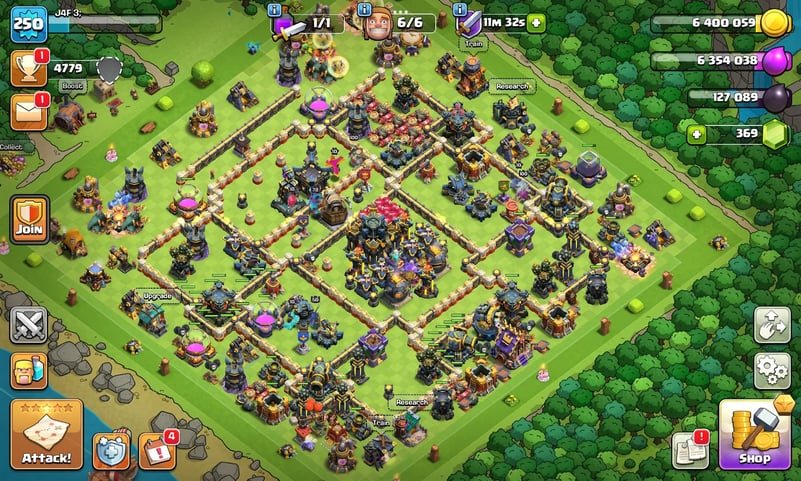Screen dimensions: 801x481
Task: Open the barbarian army overview button
Action: click(x=29, y=372)
